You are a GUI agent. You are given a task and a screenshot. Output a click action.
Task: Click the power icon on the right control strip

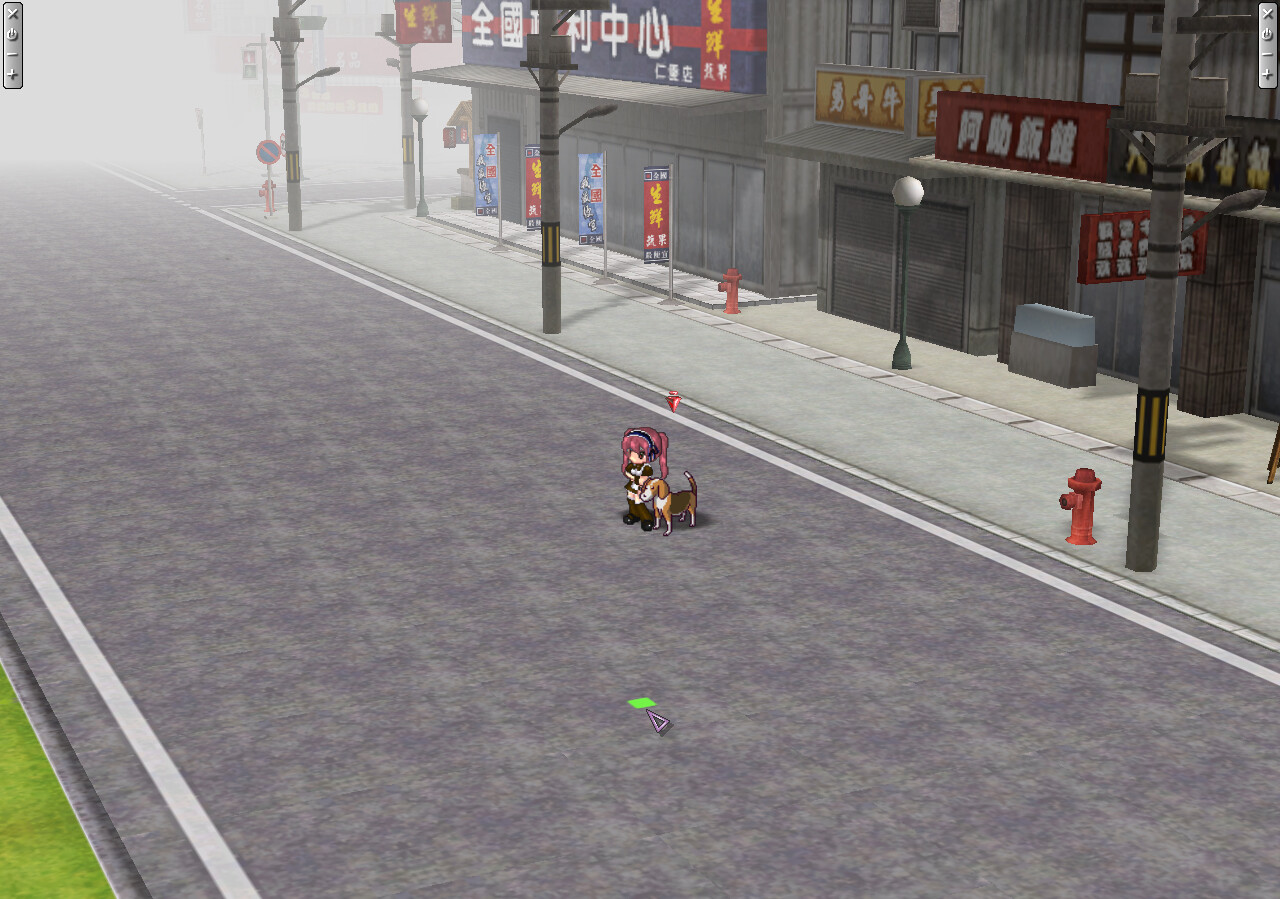tap(1267, 35)
